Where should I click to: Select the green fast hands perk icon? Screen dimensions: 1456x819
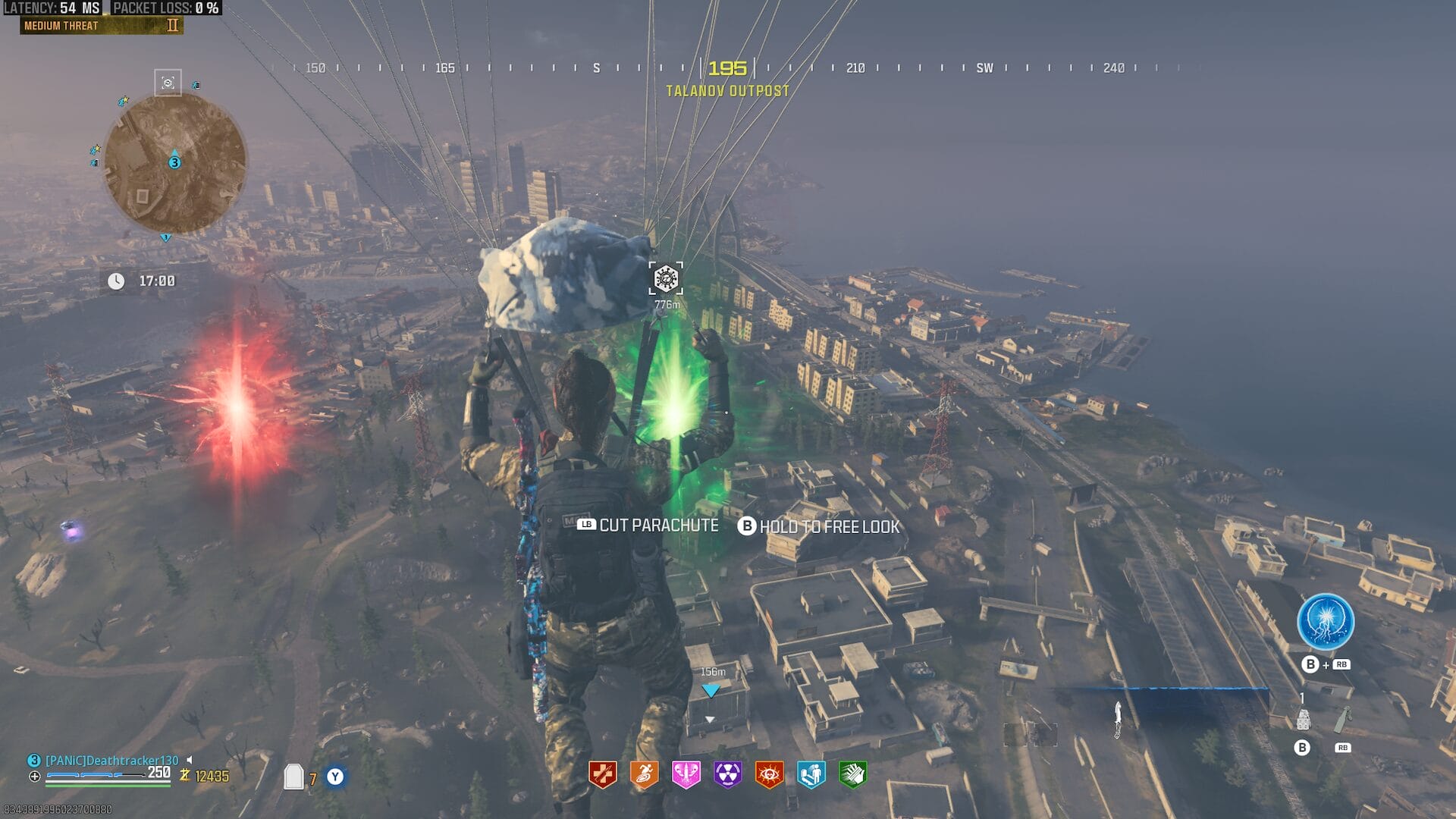852,774
